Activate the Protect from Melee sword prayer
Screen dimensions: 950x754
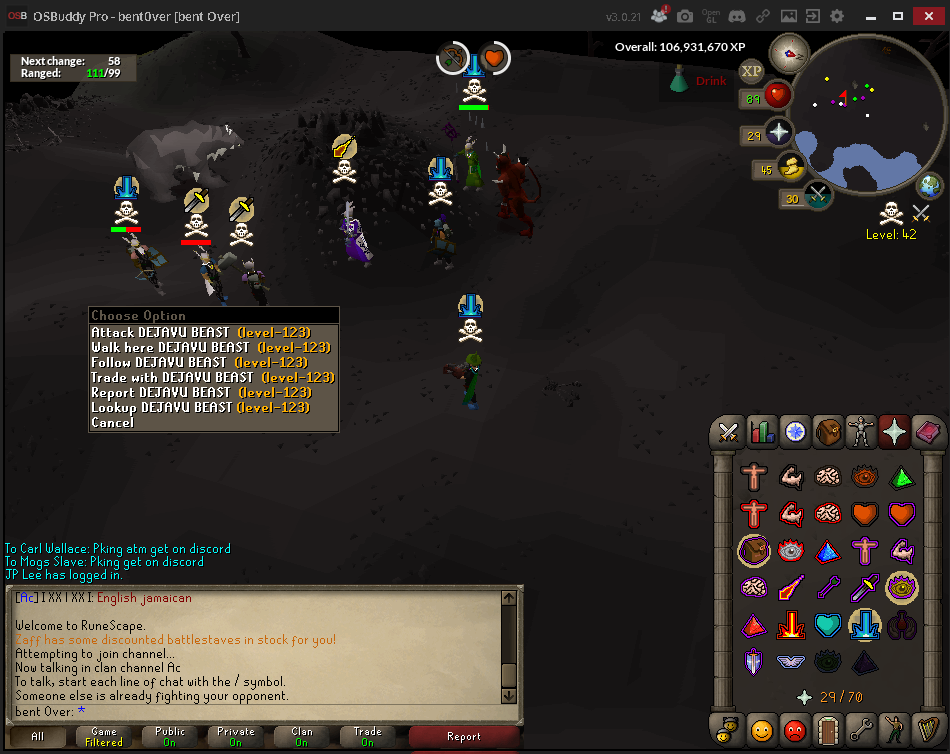point(864,587)
